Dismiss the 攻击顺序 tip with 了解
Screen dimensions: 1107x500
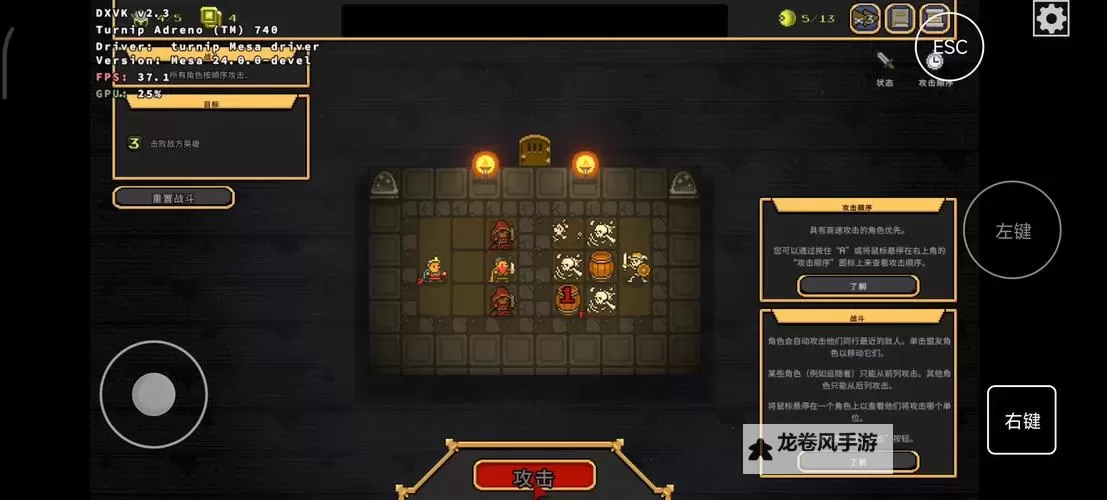[858, 285]
